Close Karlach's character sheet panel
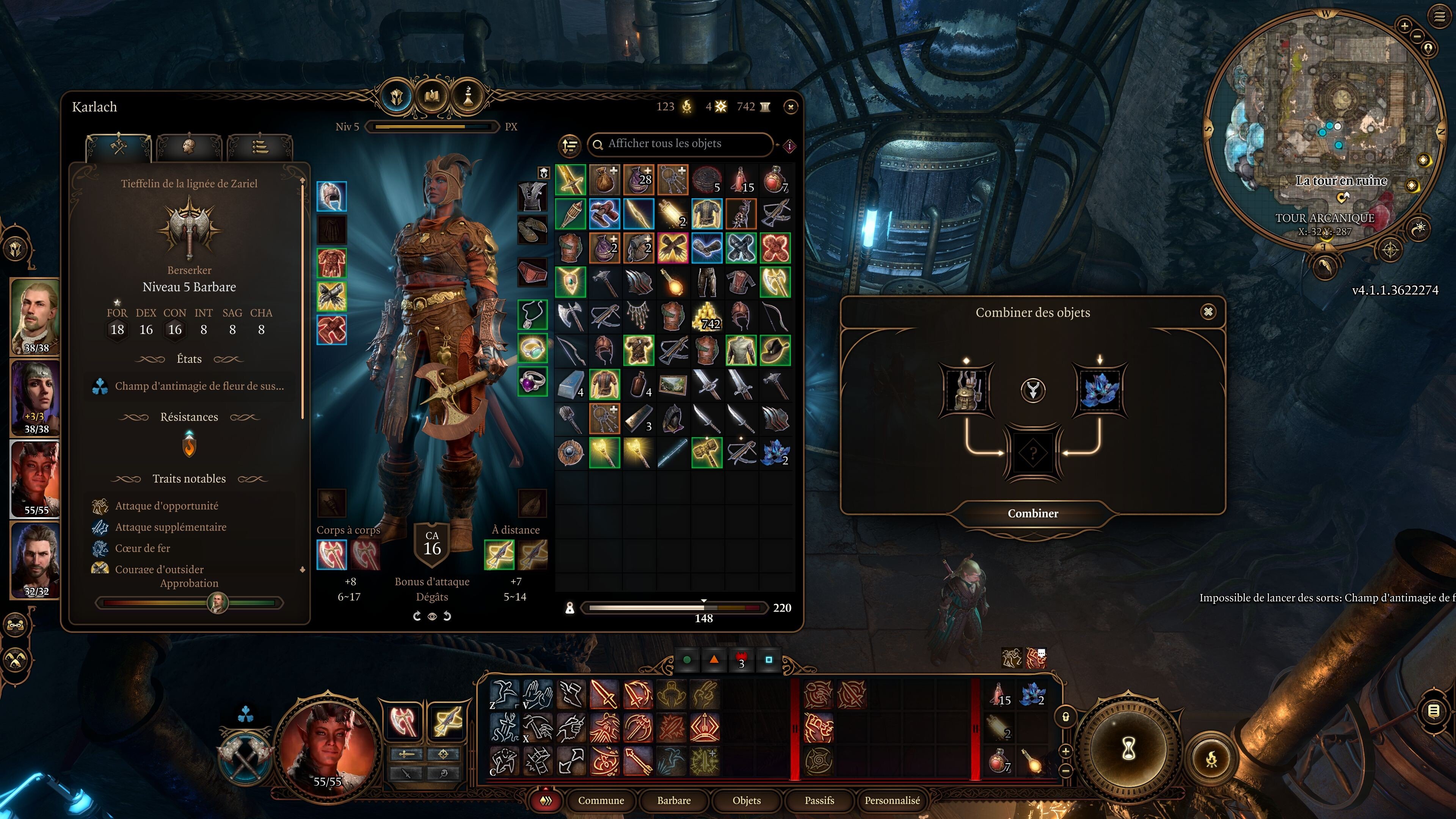The height and width of the screenshot is (819, 1456). click(791, 107)
